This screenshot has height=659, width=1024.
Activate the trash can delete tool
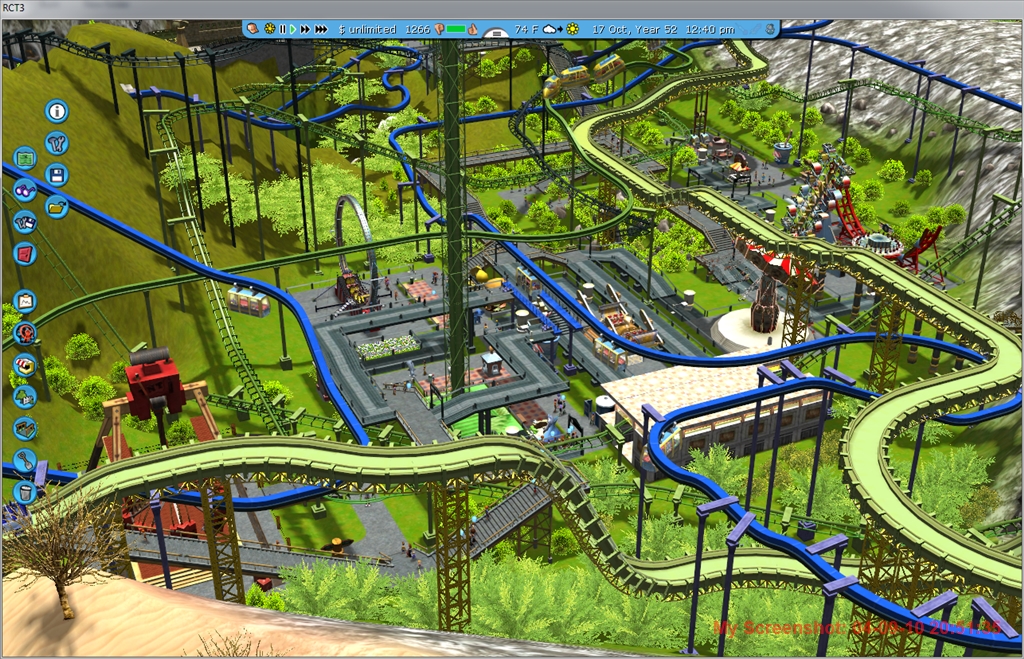[25, 492]
